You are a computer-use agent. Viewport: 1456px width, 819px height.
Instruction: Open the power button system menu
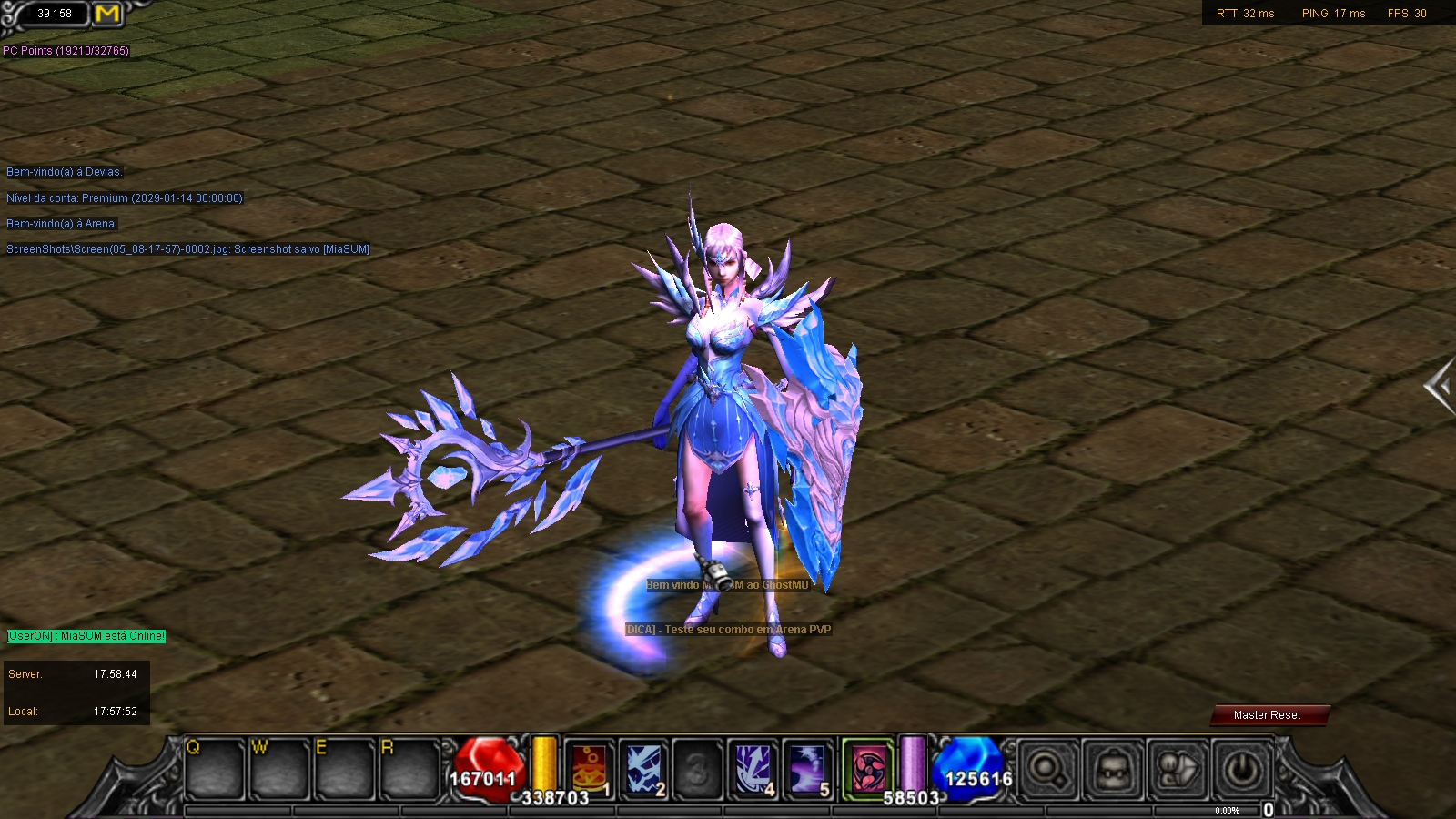(x=1242, y=770)
